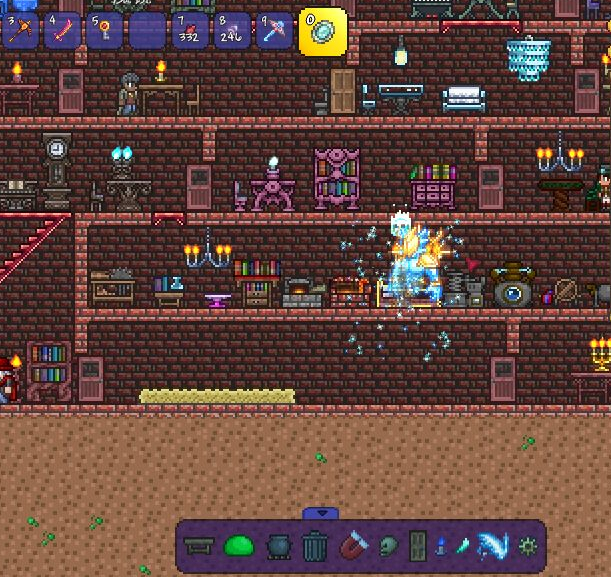Select the pink sword in hotbar slot 4
Viewport: 611px width, 577px height.
[x=62, y=31]
